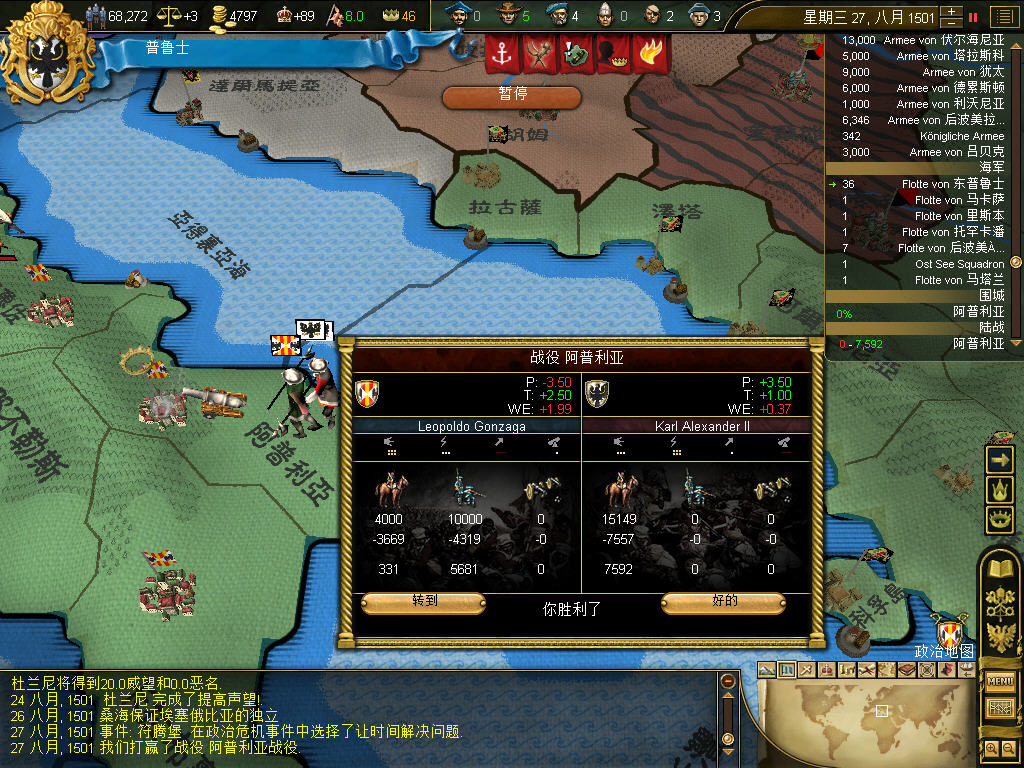Image resolution: width=1024 pixels, height=768 pixels.
Task: Switch to terrain map mode
Action: (x=767, y=670)
